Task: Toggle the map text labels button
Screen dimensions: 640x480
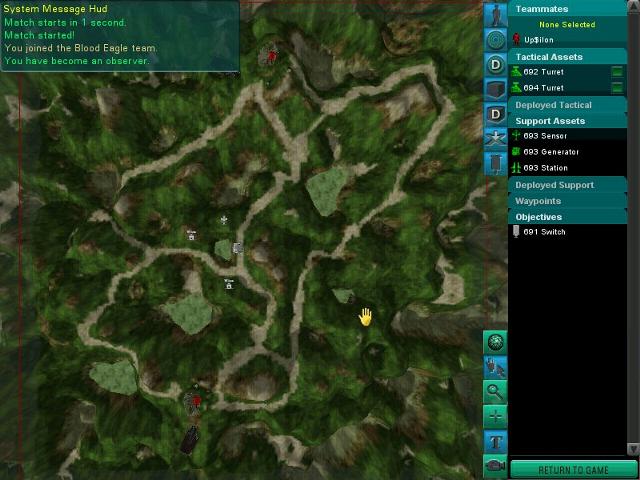Action: coord(495,441)
